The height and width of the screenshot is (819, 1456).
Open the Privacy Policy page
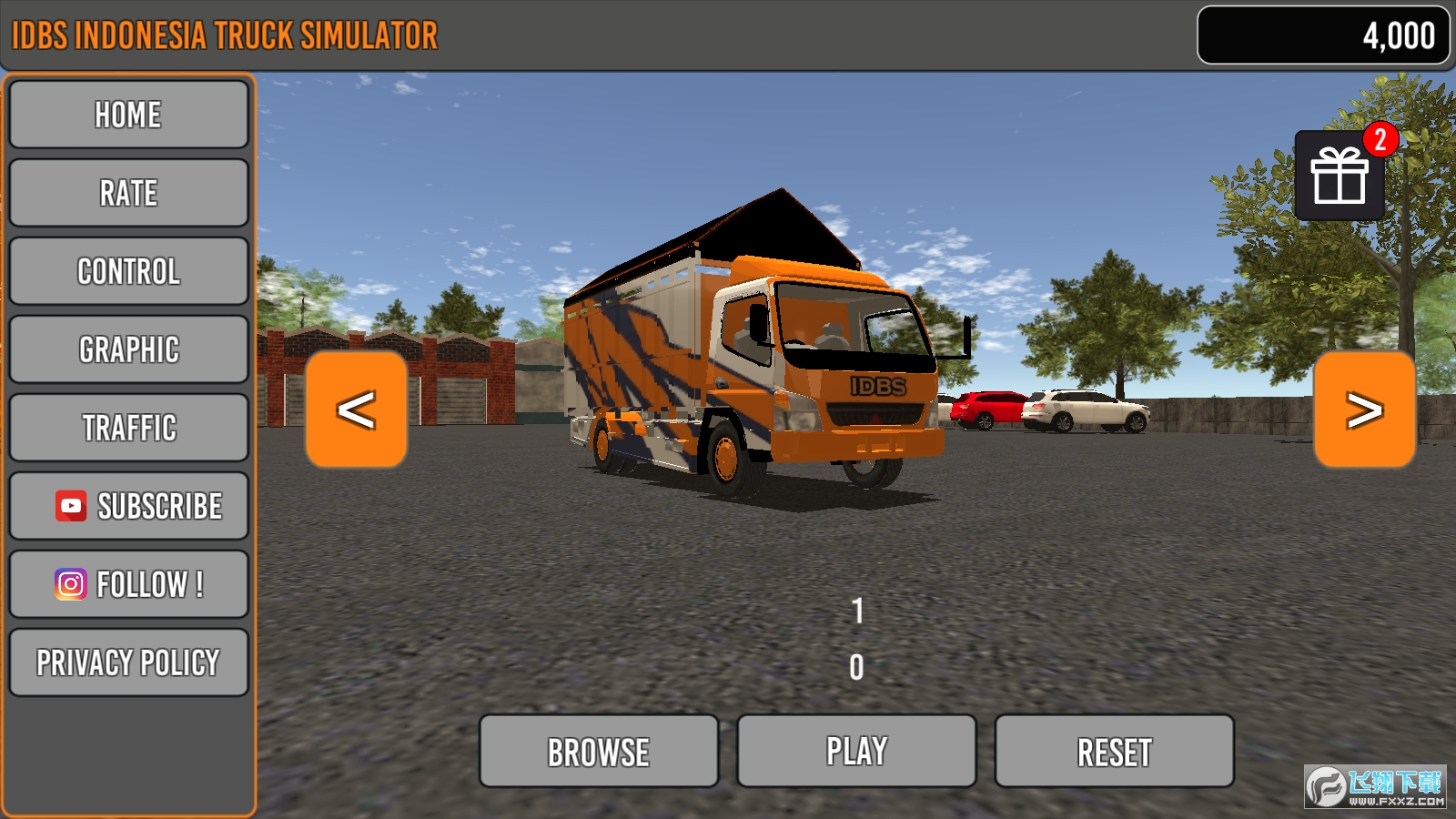(x=128, y=662)
